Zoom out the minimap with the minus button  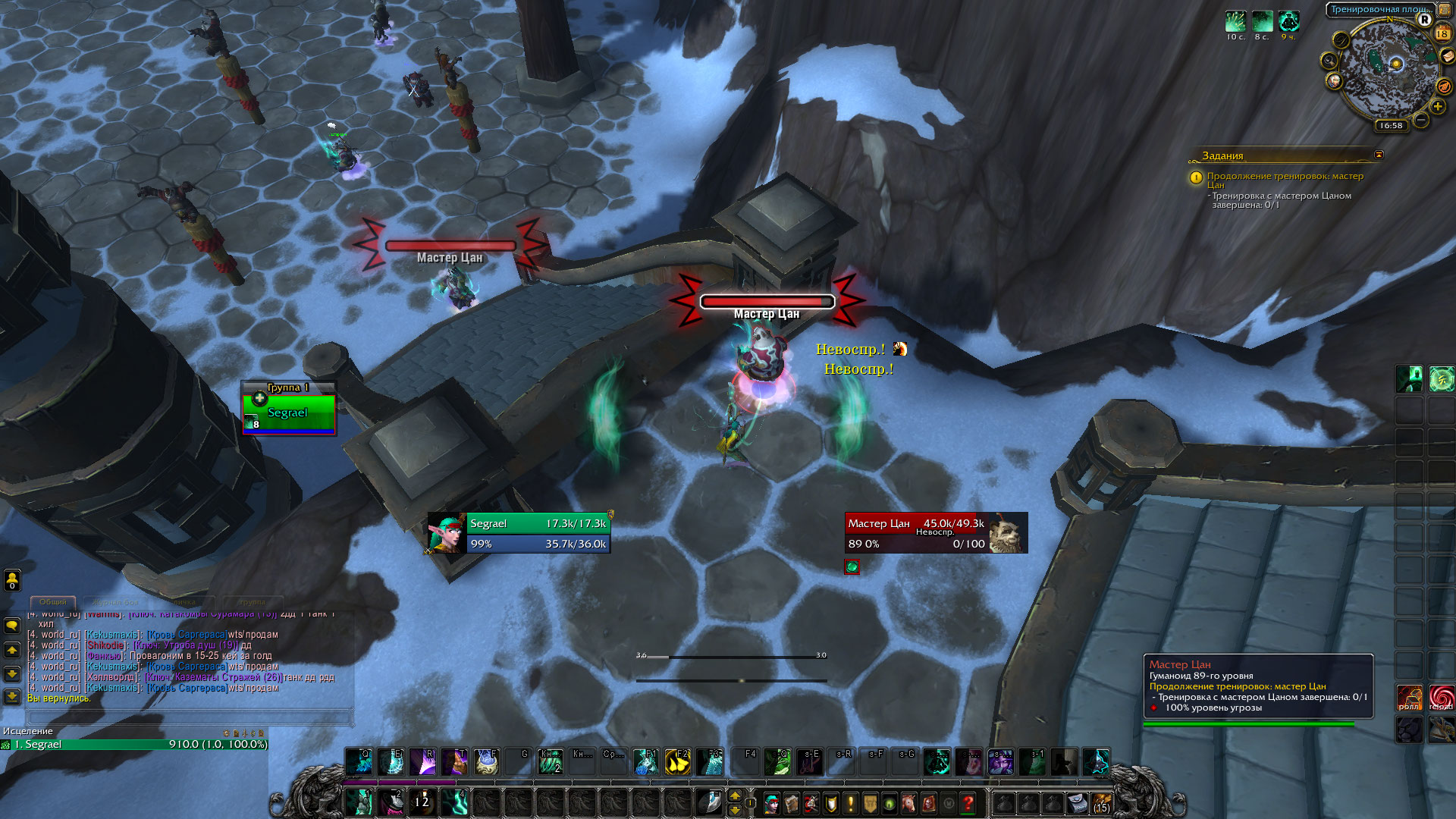tap(1421, 120)
